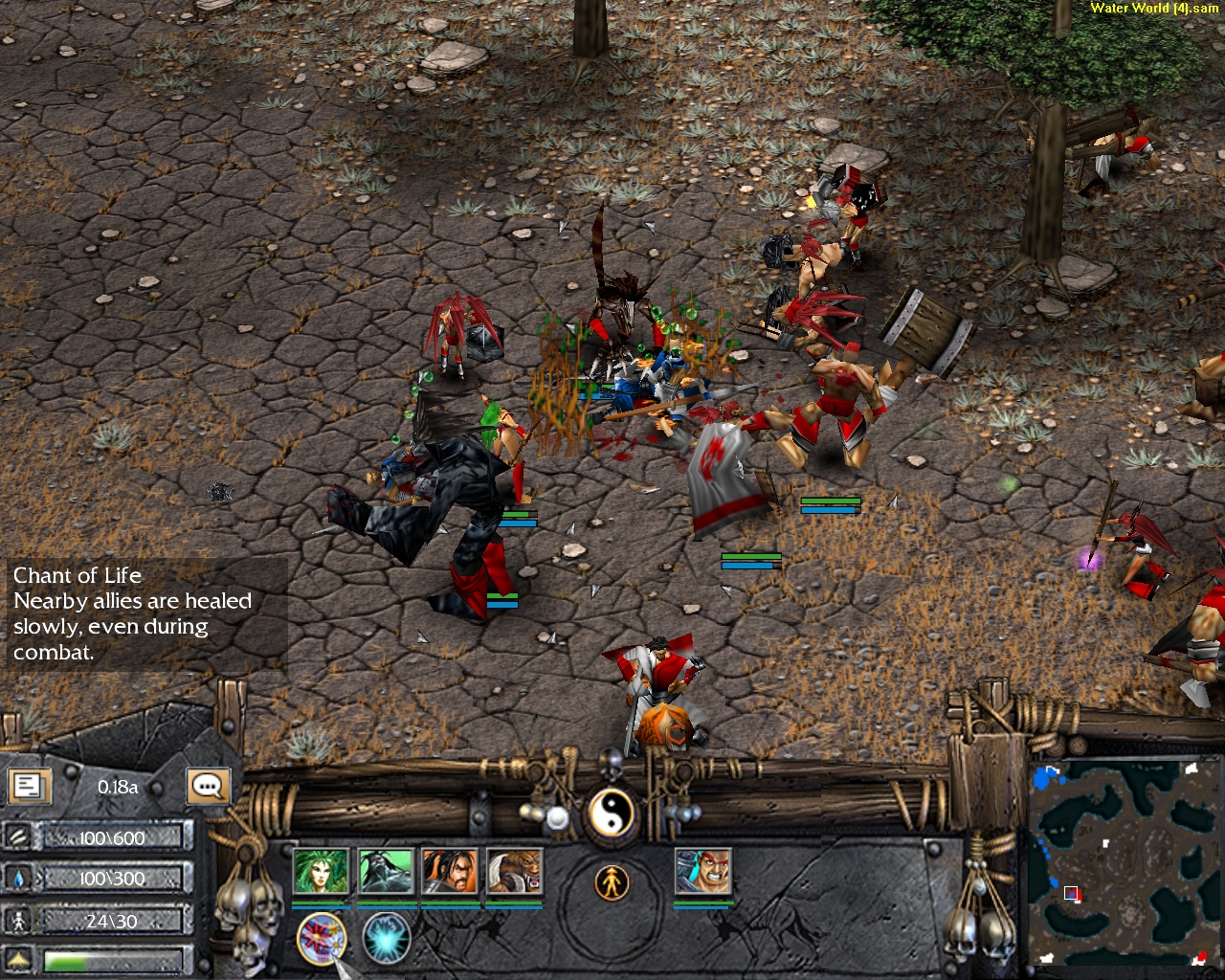Select the enraged warrior portrait on the right
Screen dimensions: 1225x980
tap(705, 873)
